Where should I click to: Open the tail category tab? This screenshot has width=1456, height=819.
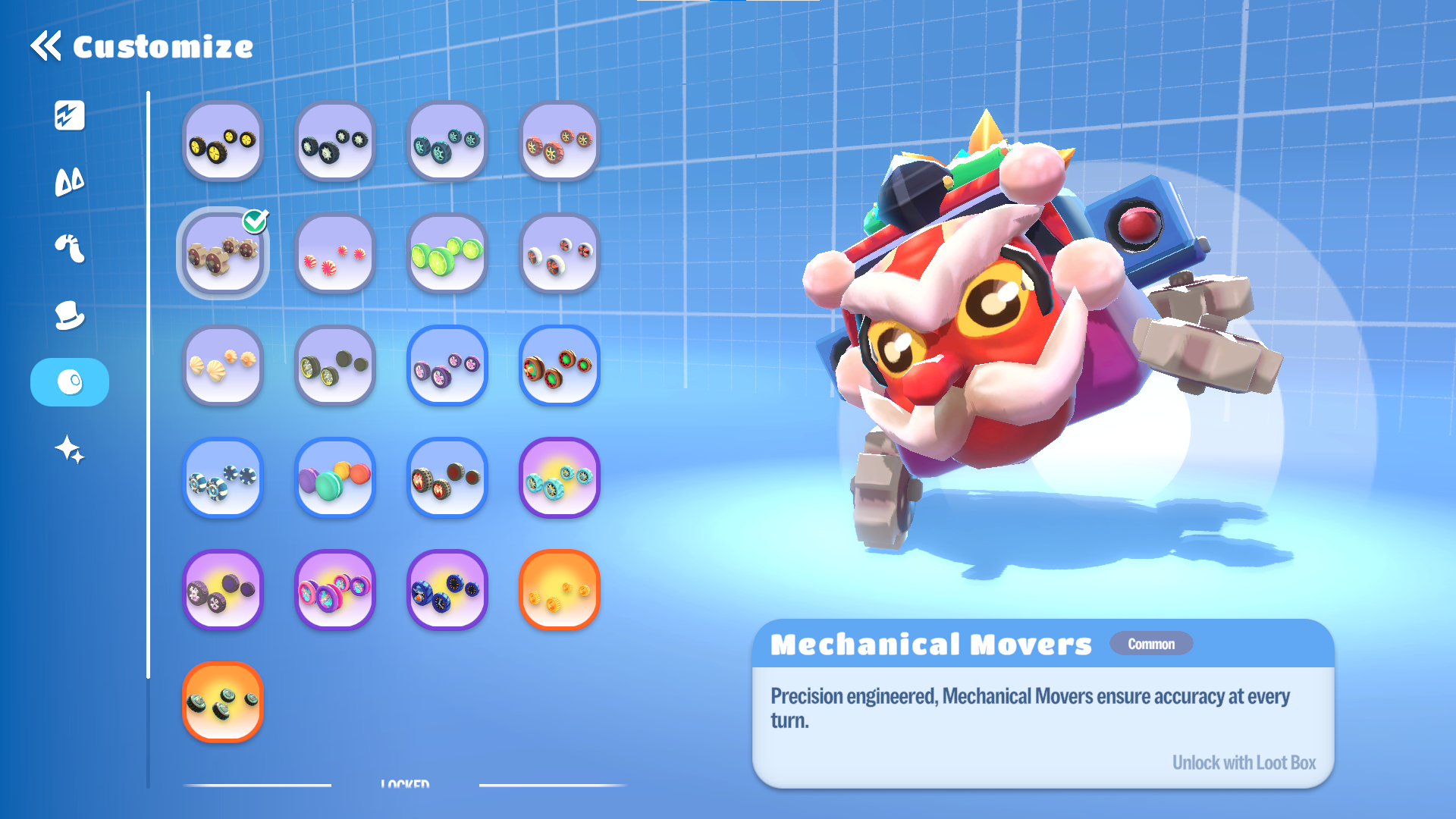coord(70,249)
